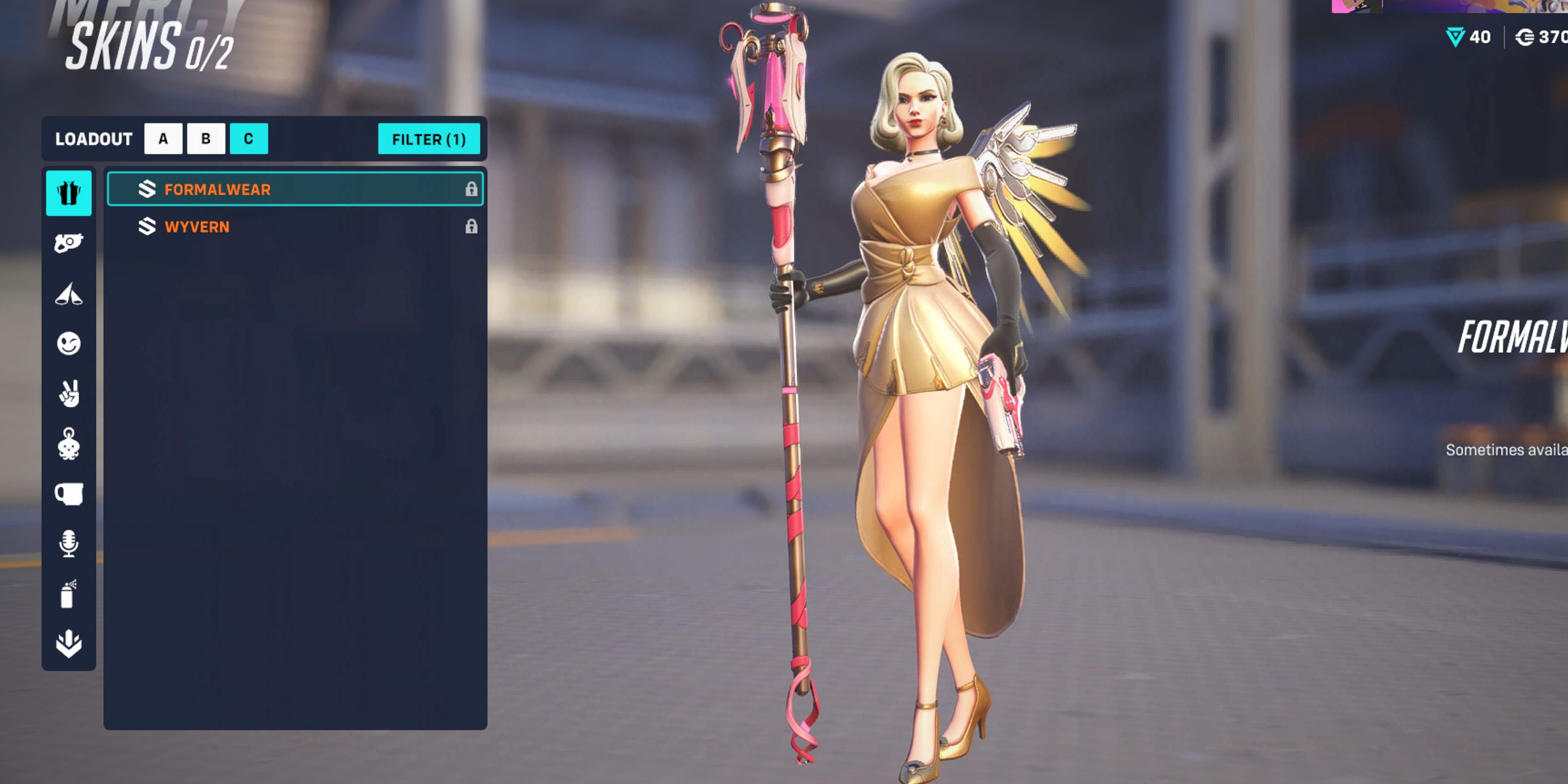Switch to Loadout B

tap(206, 138)
